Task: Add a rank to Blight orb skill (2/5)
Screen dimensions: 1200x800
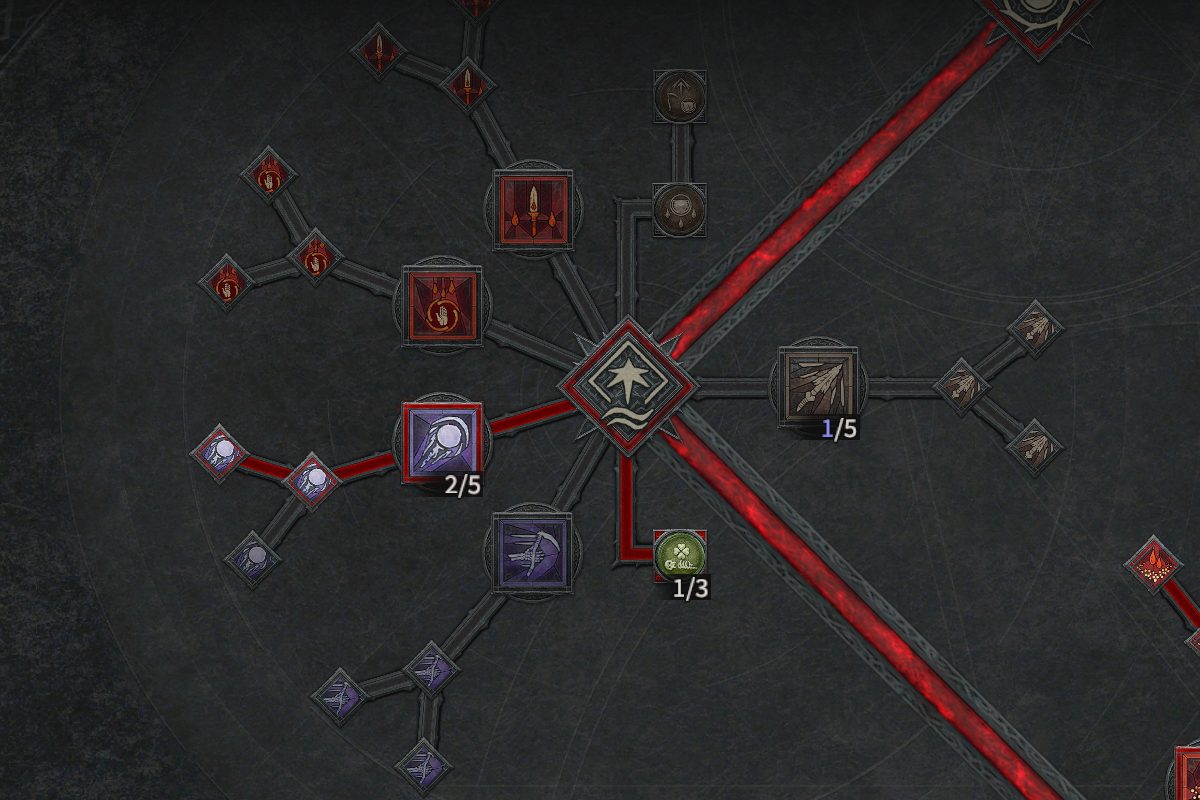Action: [x=441, y=443]
